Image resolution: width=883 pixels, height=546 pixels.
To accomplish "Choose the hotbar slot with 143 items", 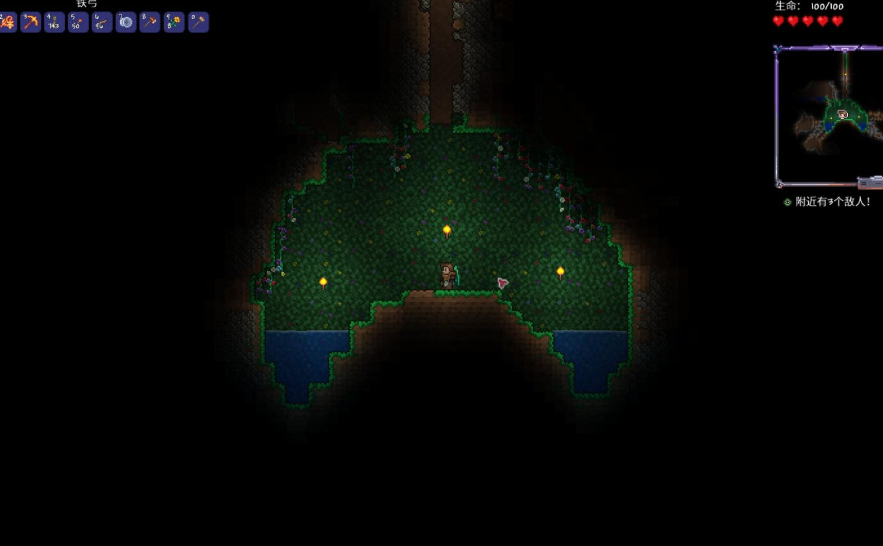I will tap(54, 22).
